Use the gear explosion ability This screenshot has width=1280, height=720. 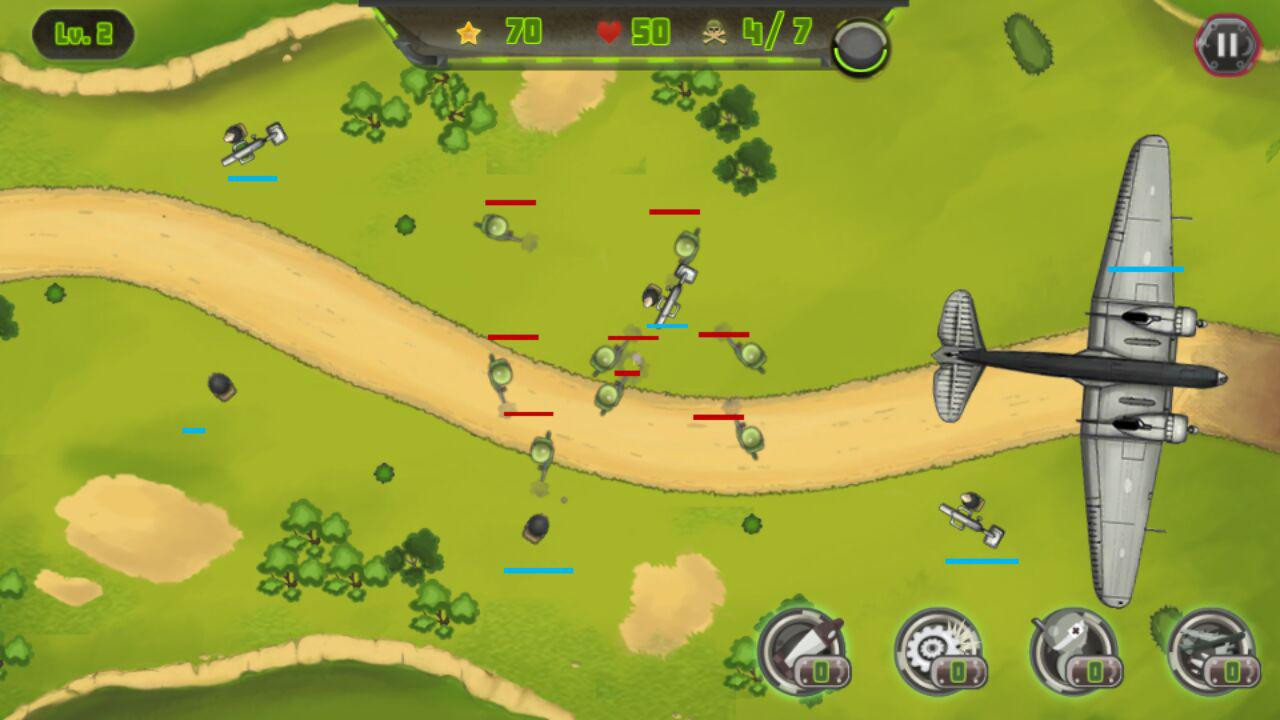tap(938, 651)
